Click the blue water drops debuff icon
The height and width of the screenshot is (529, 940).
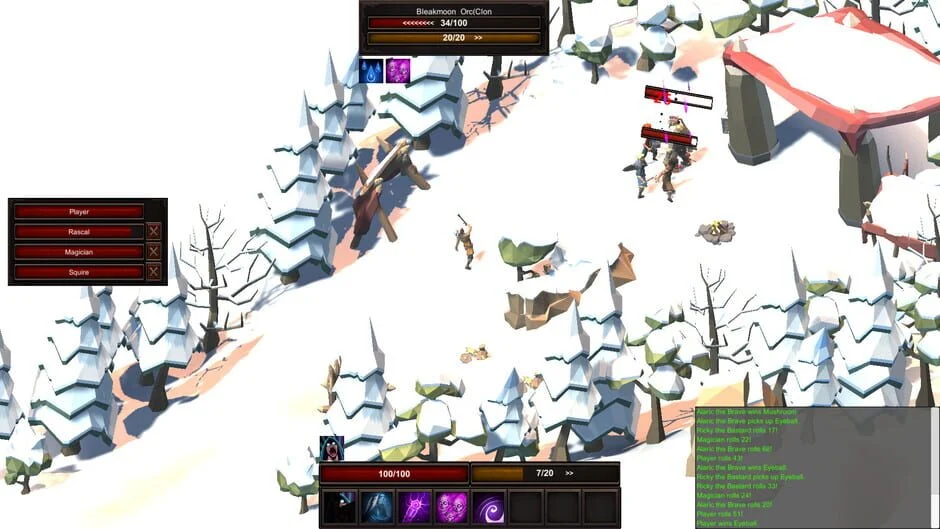[371, 71]
